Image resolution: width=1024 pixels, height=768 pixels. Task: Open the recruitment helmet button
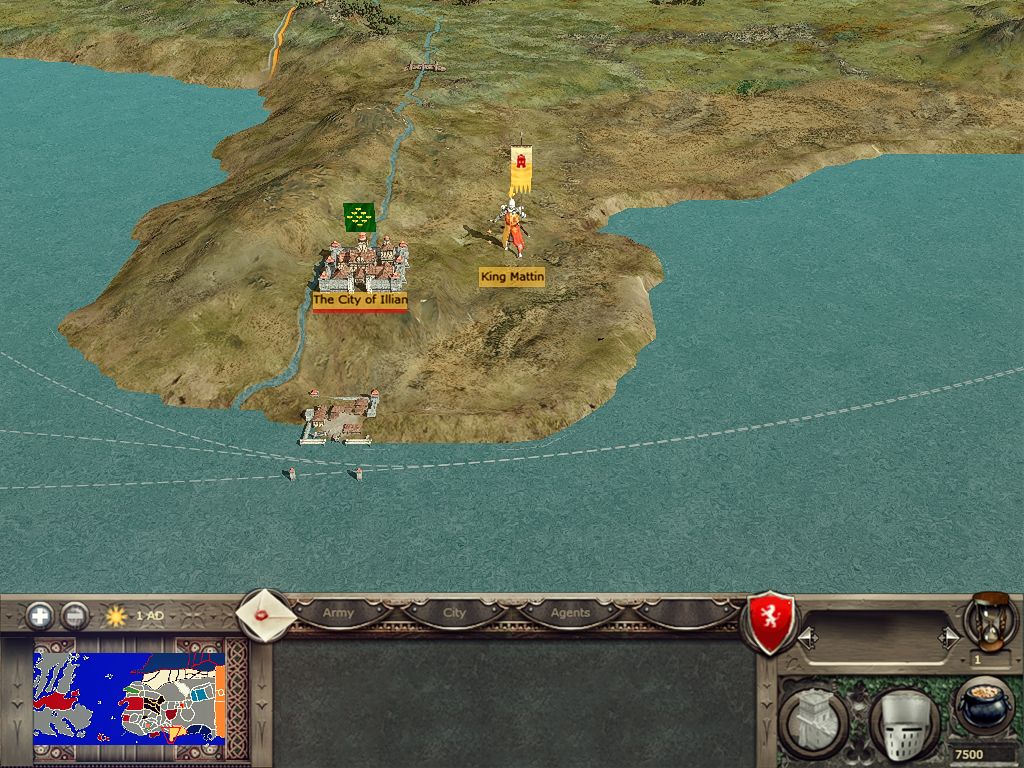click(x=903, y=721)
